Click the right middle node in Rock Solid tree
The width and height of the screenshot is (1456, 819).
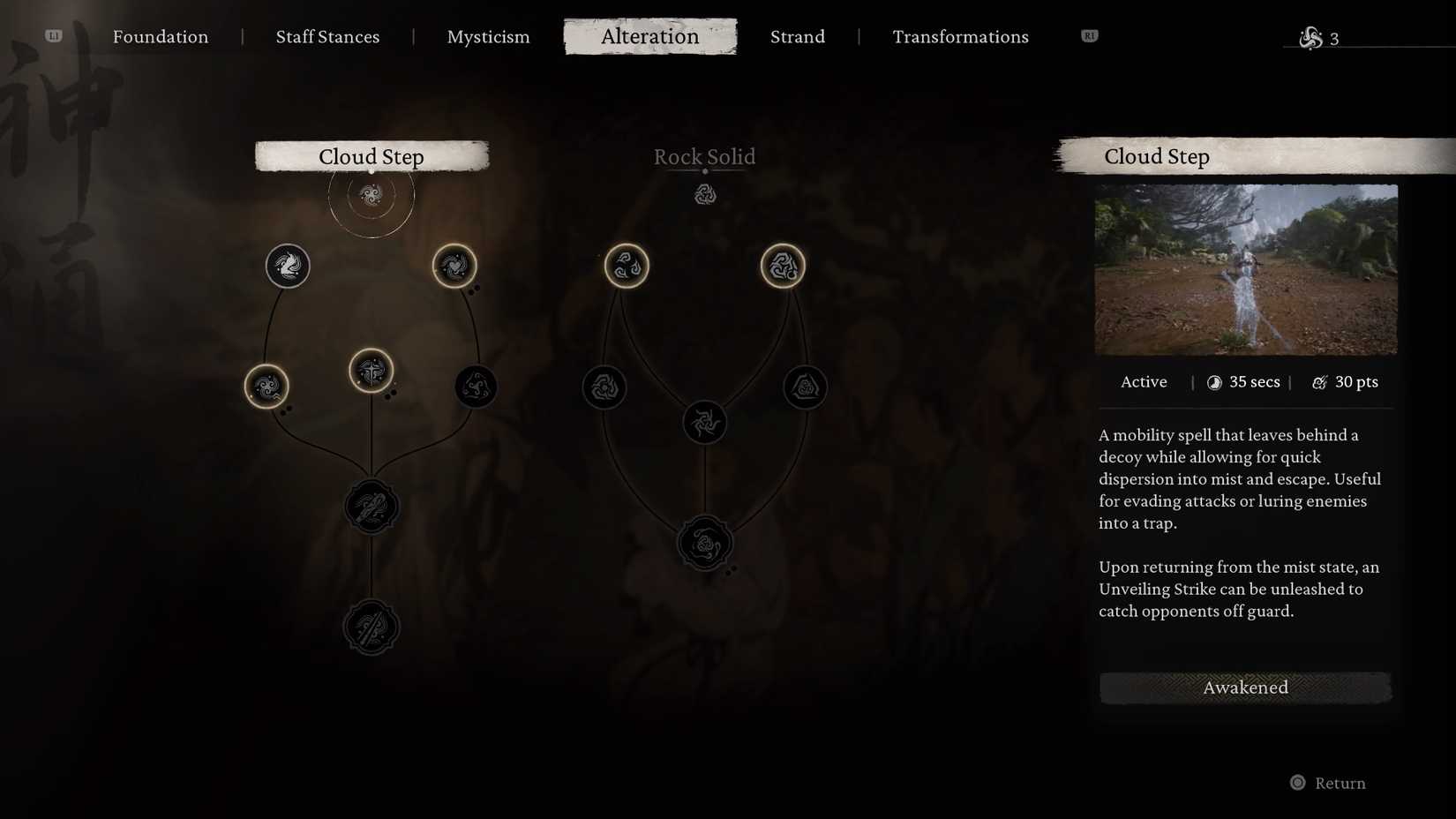pyautogui.click(x=804, y=387)
